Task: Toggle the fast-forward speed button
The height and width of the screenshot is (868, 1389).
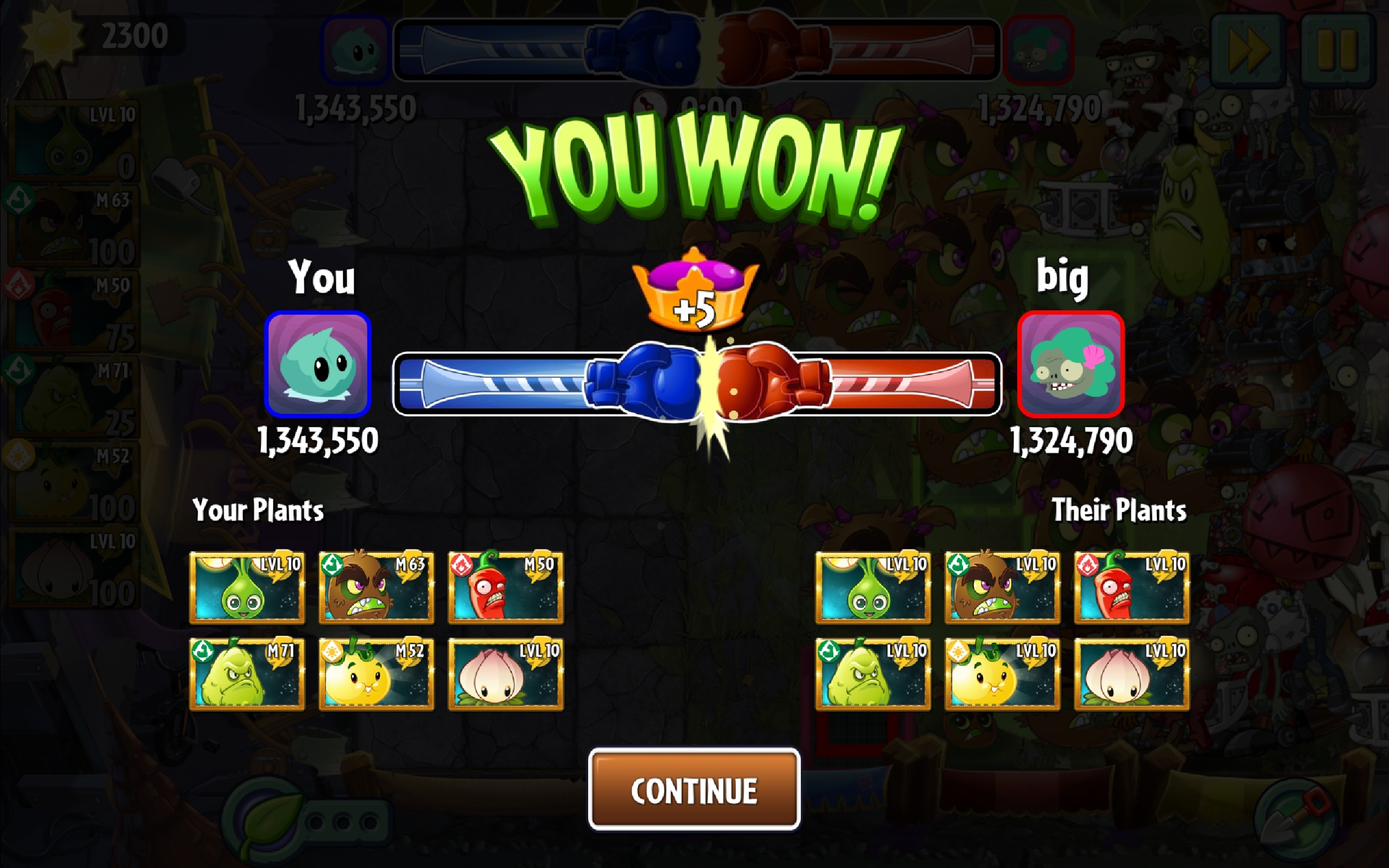Action: point(1248,50)
